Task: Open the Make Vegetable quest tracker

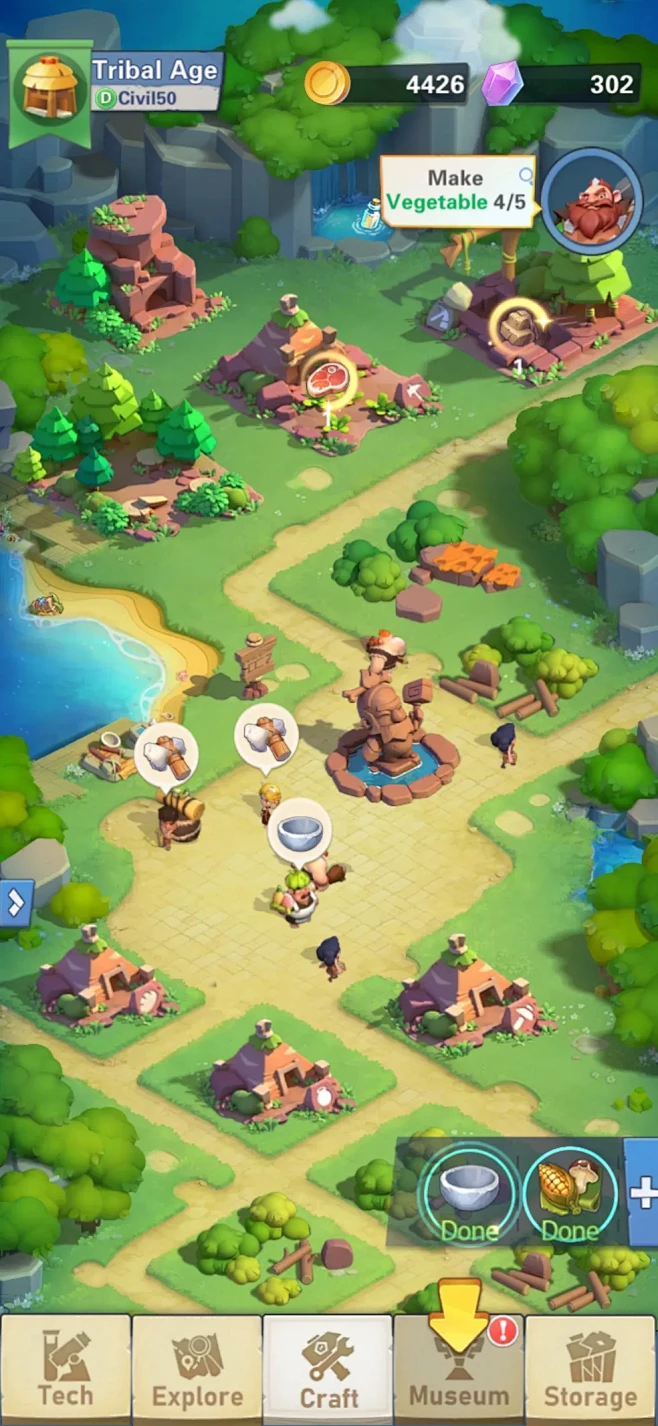Action: point(458,190)
